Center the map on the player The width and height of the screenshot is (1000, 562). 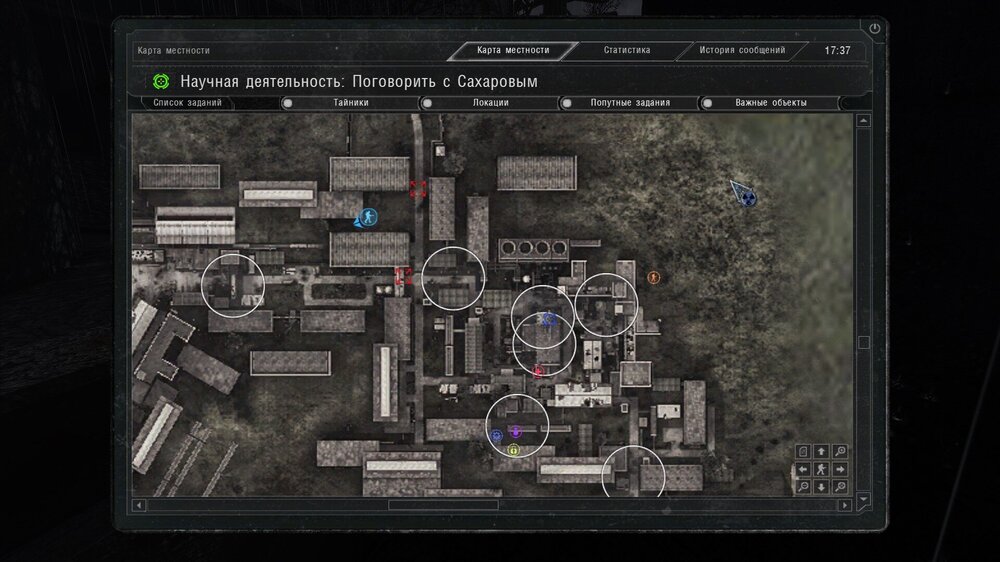[x=821, y=469]
